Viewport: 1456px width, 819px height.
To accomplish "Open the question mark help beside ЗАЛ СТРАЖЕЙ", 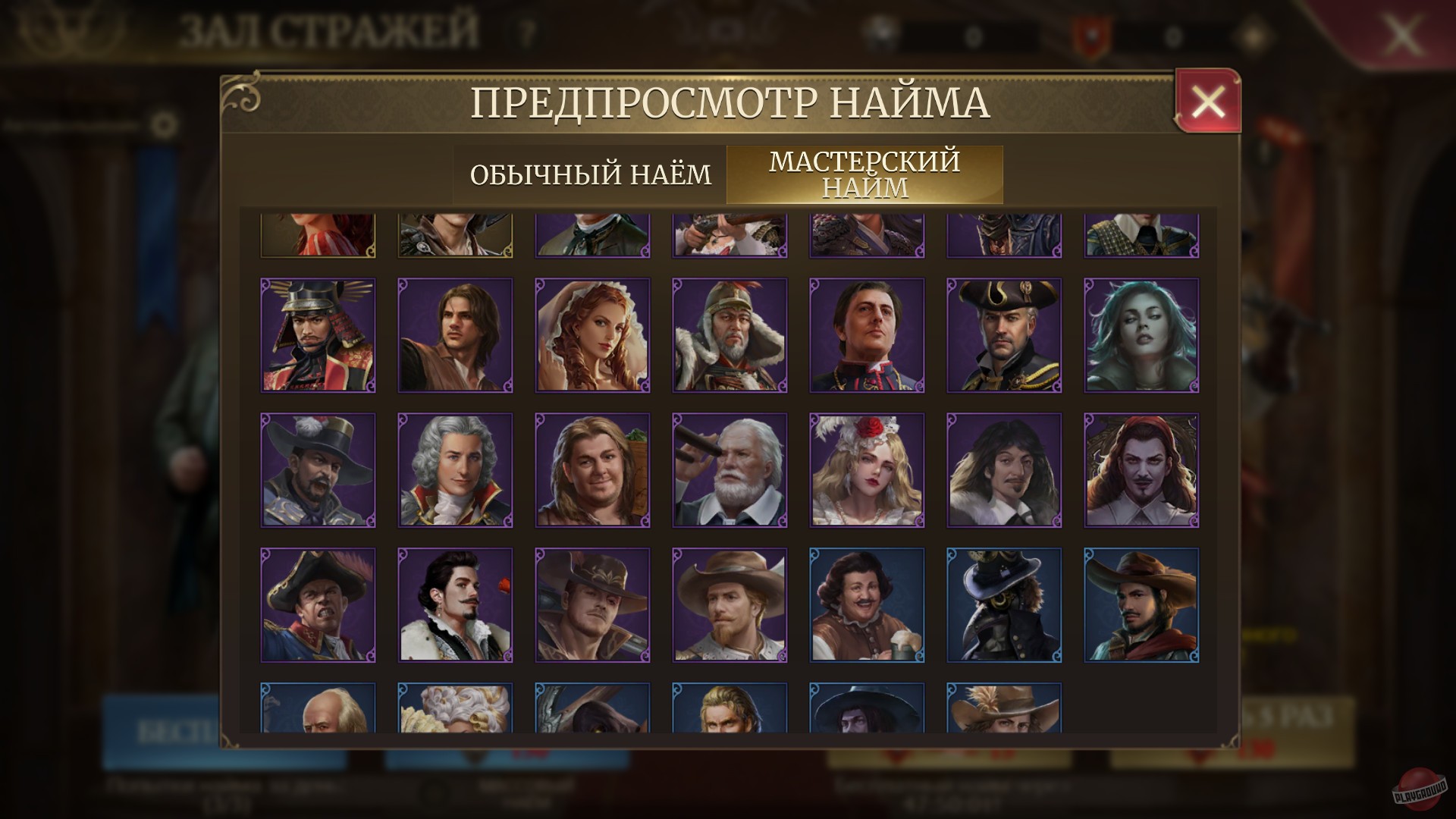I will coord(523,31).
